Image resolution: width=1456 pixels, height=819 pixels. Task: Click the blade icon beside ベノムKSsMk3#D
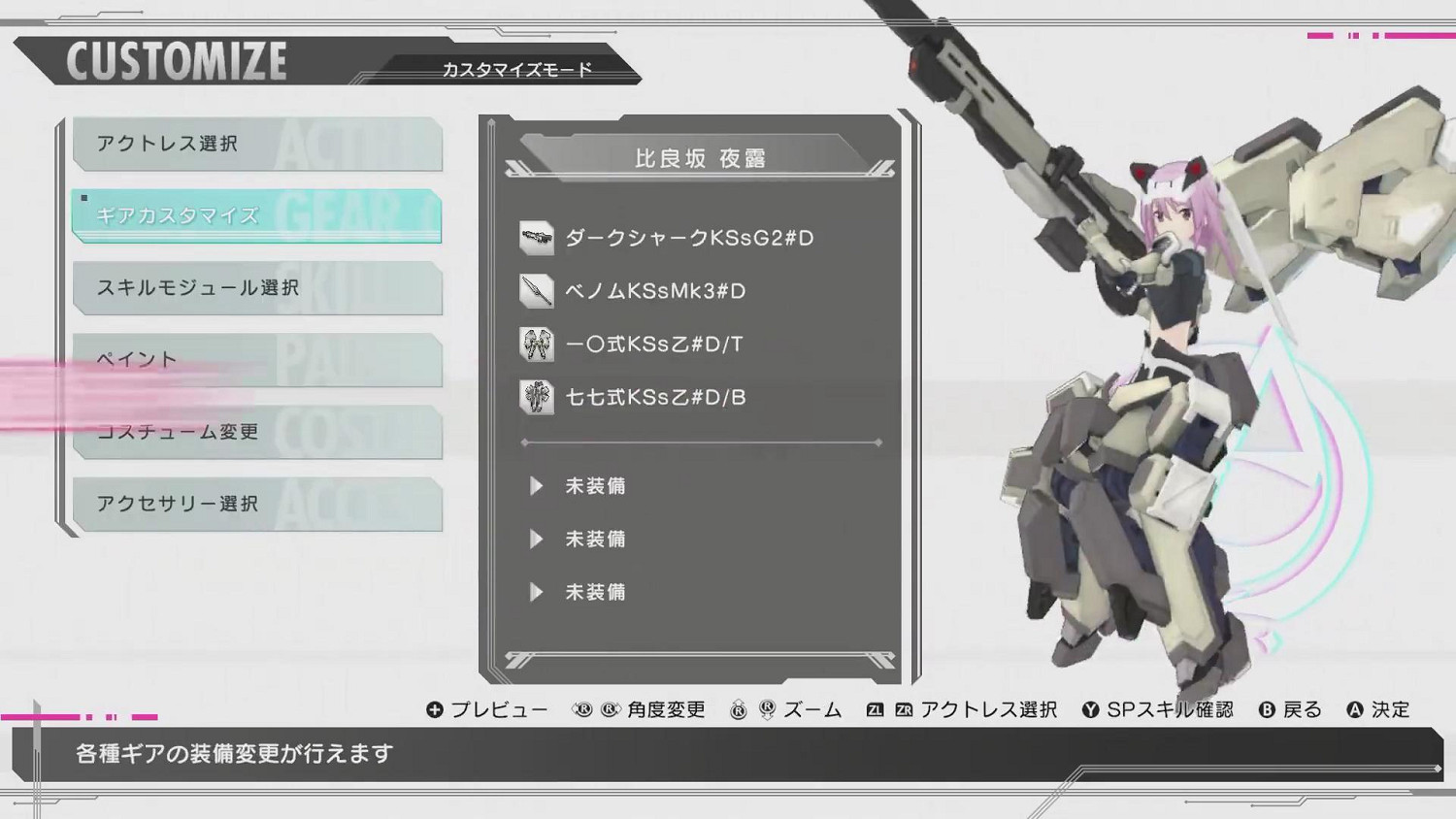pos(539,291)
